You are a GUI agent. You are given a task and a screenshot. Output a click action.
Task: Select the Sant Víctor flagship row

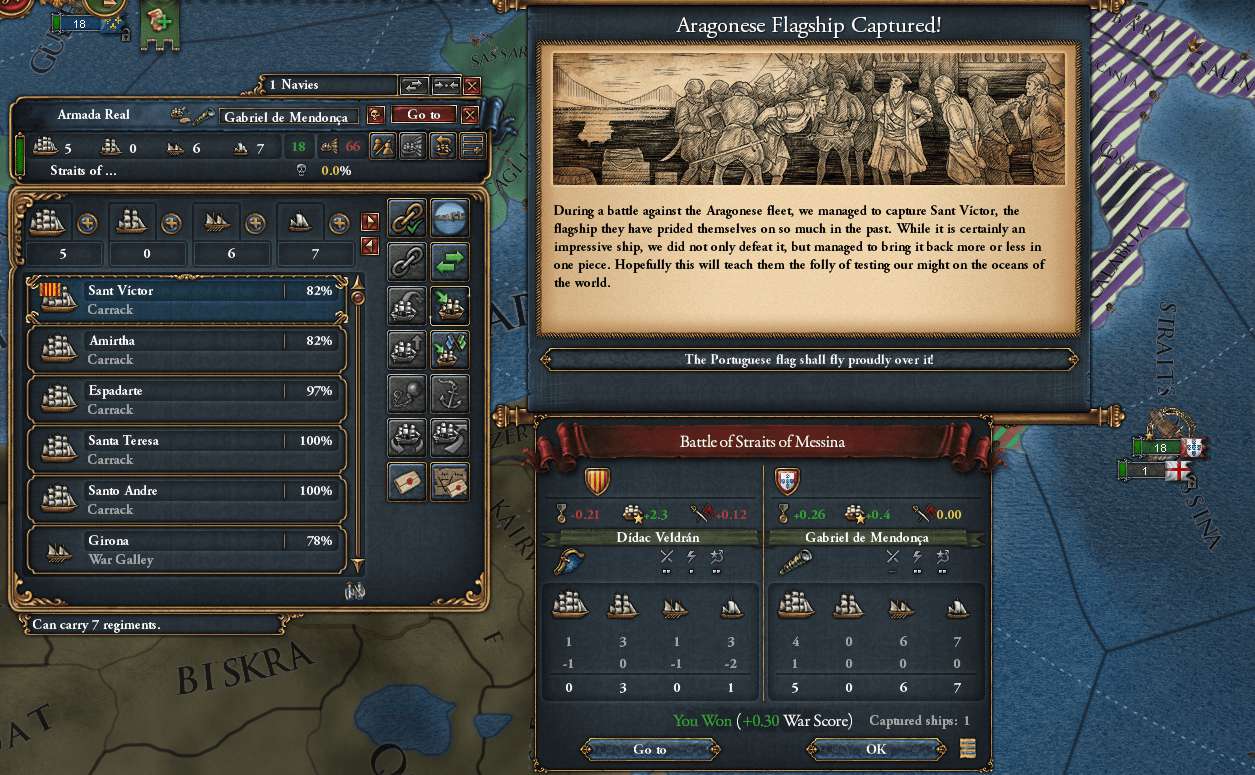(186, 299)
